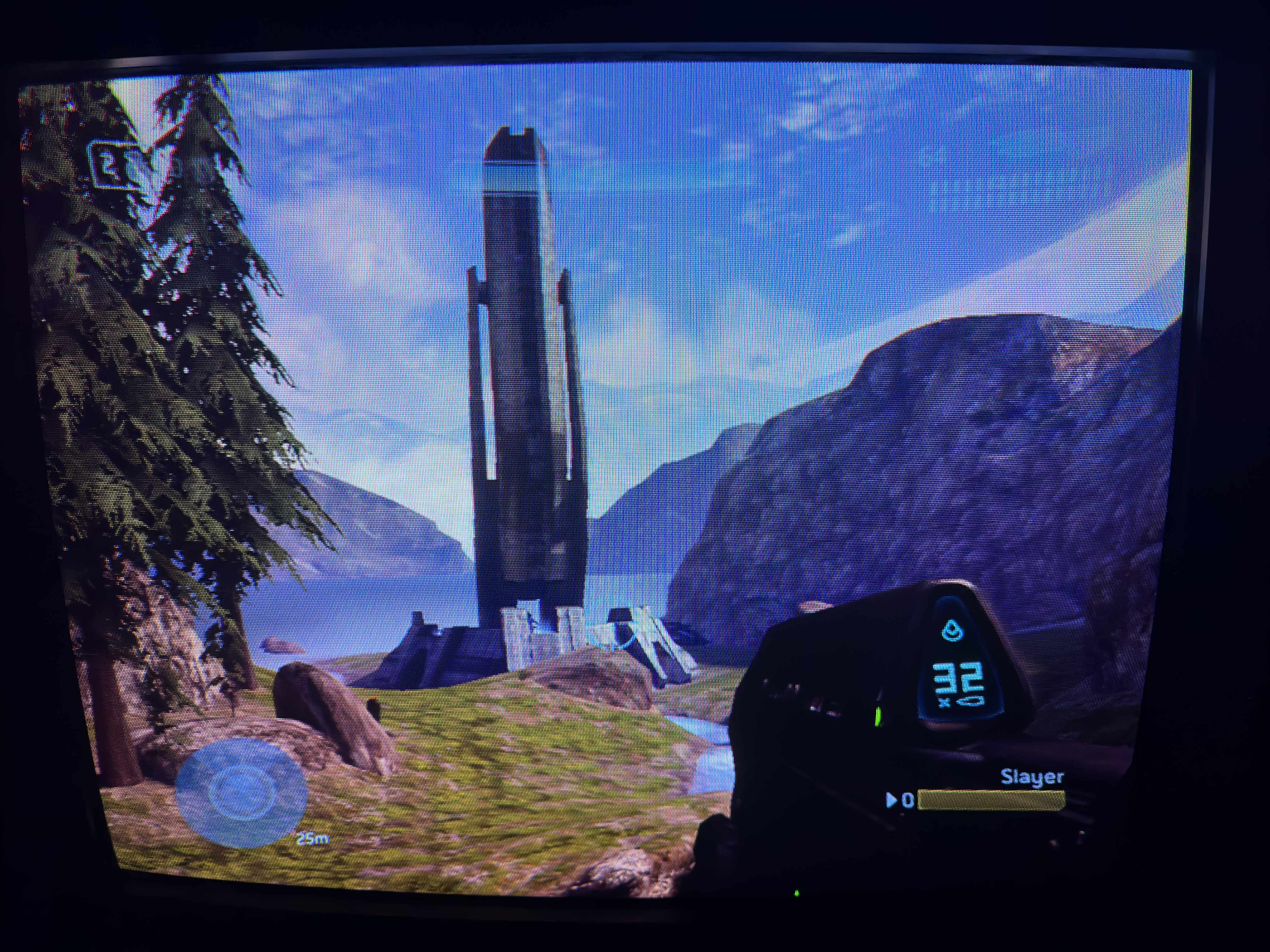1270x952 pixels.
Task: Click the Slayer game mode label
Action: pos(1031,776)
